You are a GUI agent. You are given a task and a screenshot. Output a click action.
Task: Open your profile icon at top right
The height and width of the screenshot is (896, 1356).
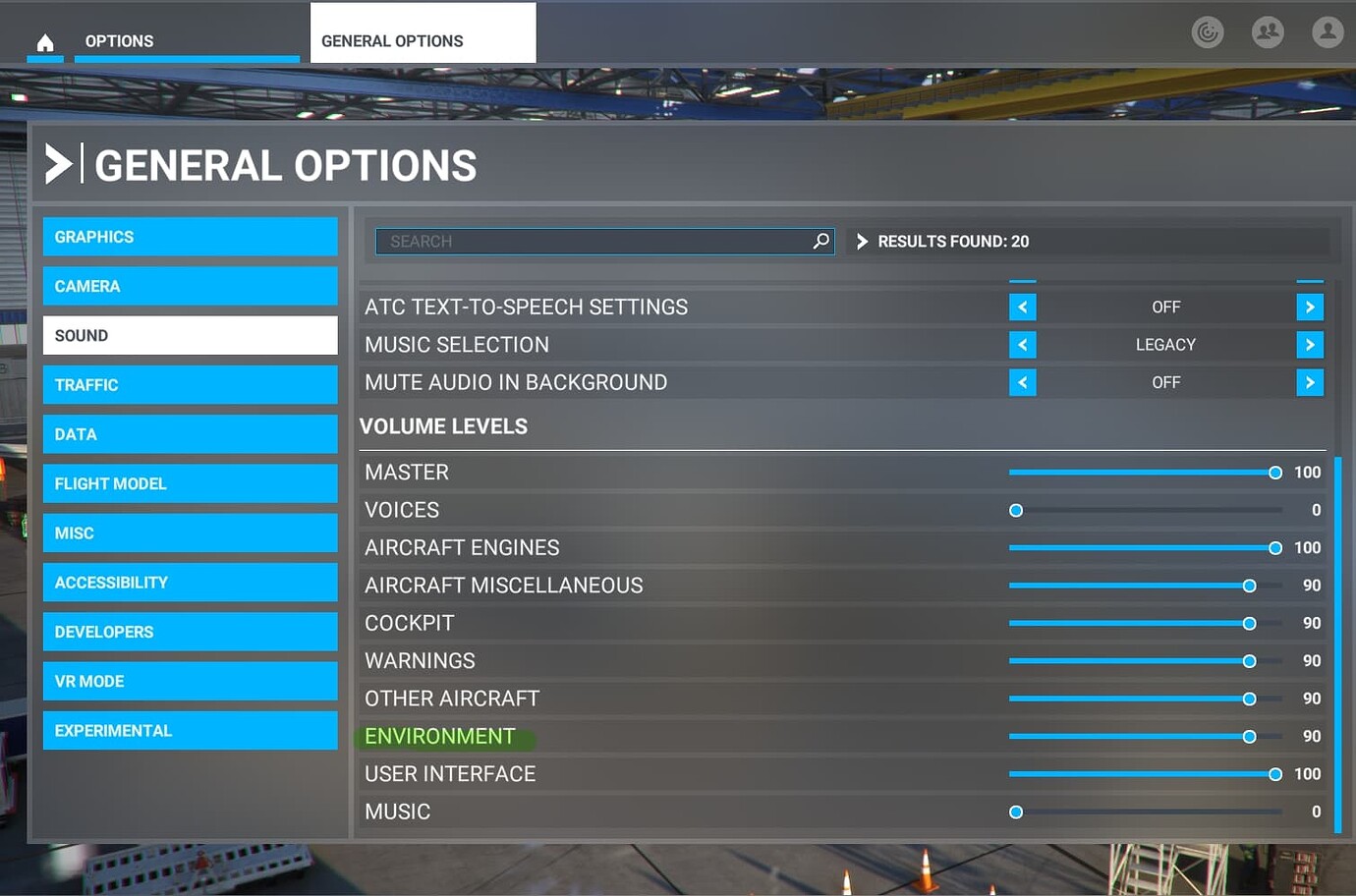pyautogui.click(x=1328, y=31)
